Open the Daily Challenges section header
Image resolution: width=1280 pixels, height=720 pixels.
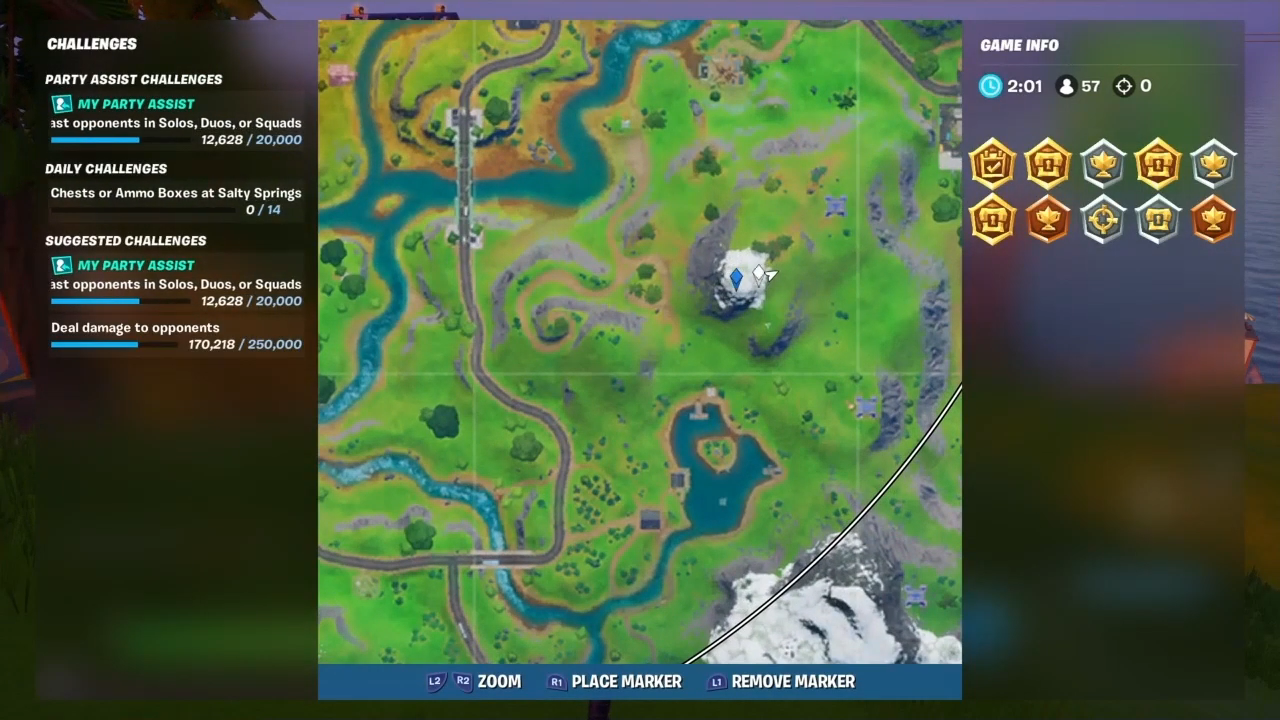pos(106,168)
